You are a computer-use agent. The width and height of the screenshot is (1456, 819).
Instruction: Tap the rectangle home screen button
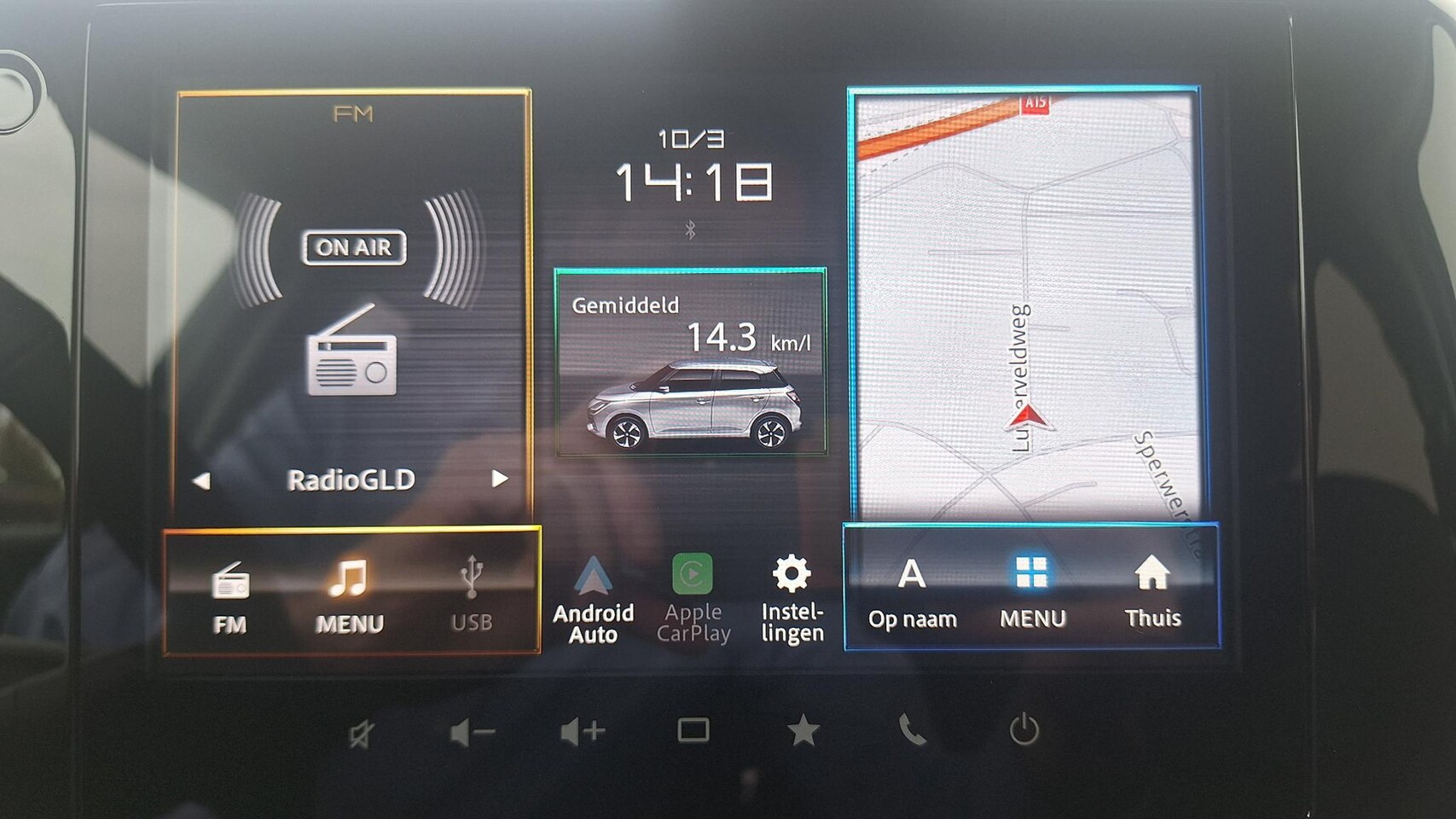693,730
